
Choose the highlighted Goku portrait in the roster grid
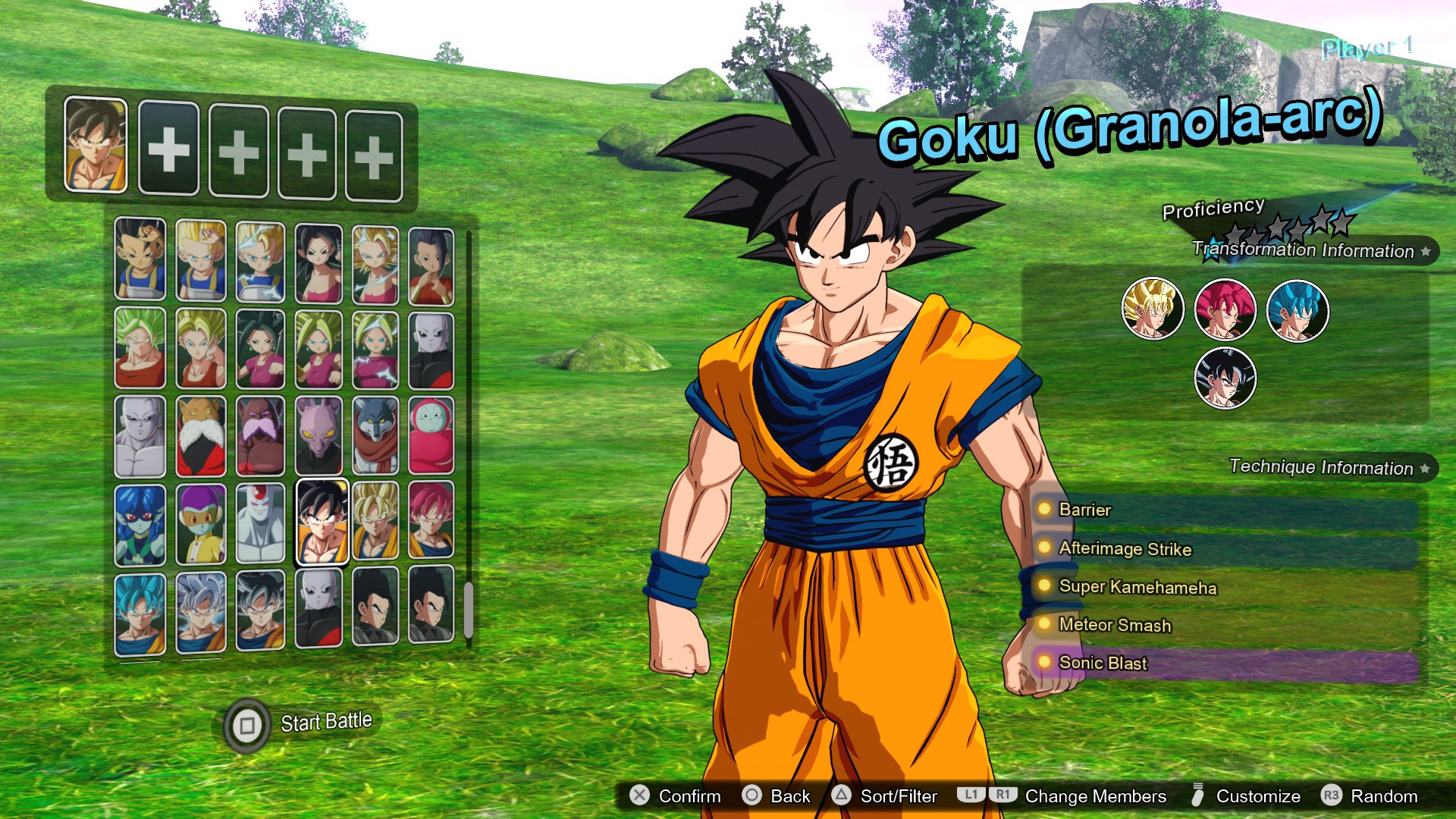(322, 522)
